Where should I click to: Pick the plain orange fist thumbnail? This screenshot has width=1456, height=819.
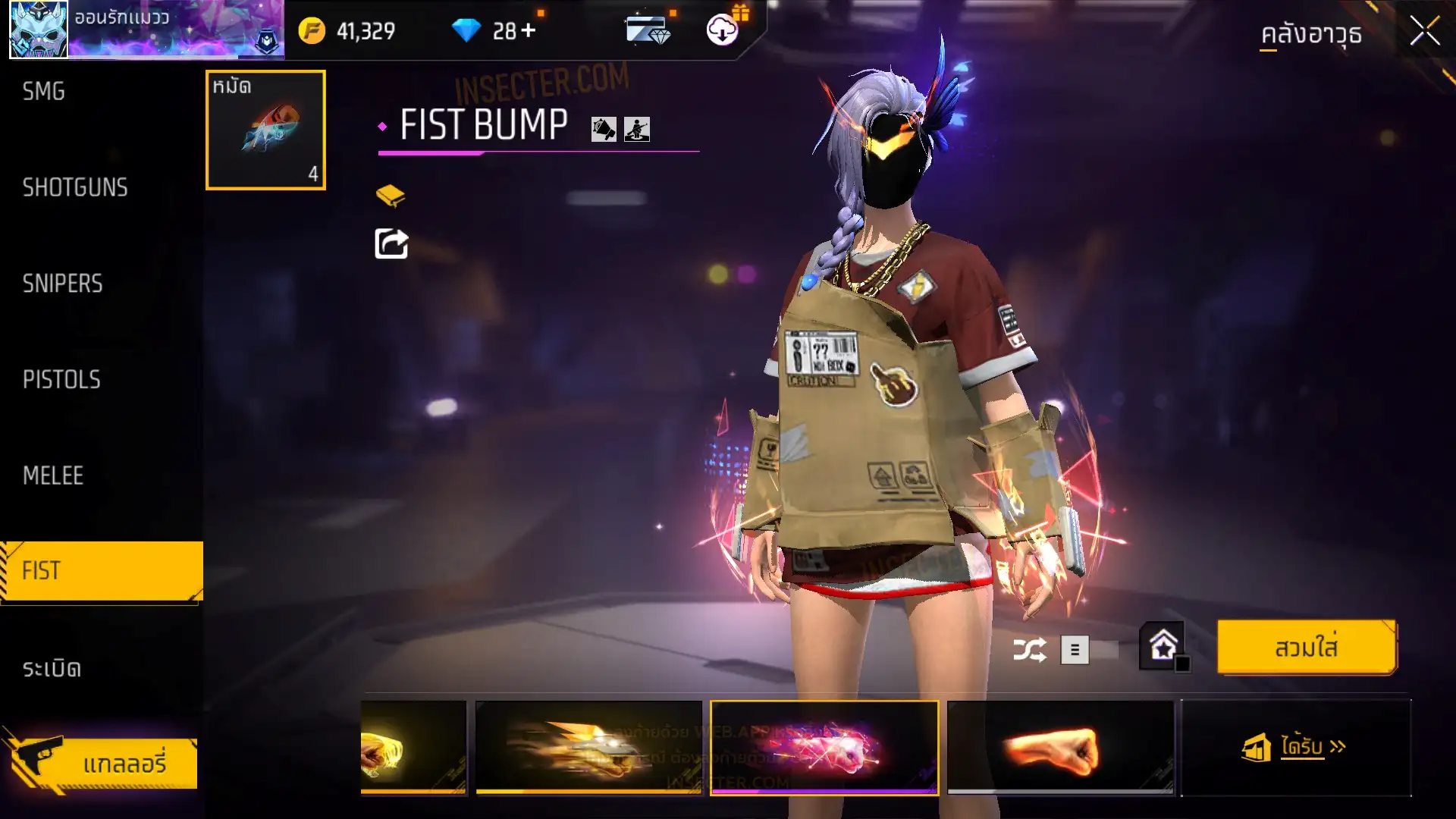click(x=1060, y=748)
